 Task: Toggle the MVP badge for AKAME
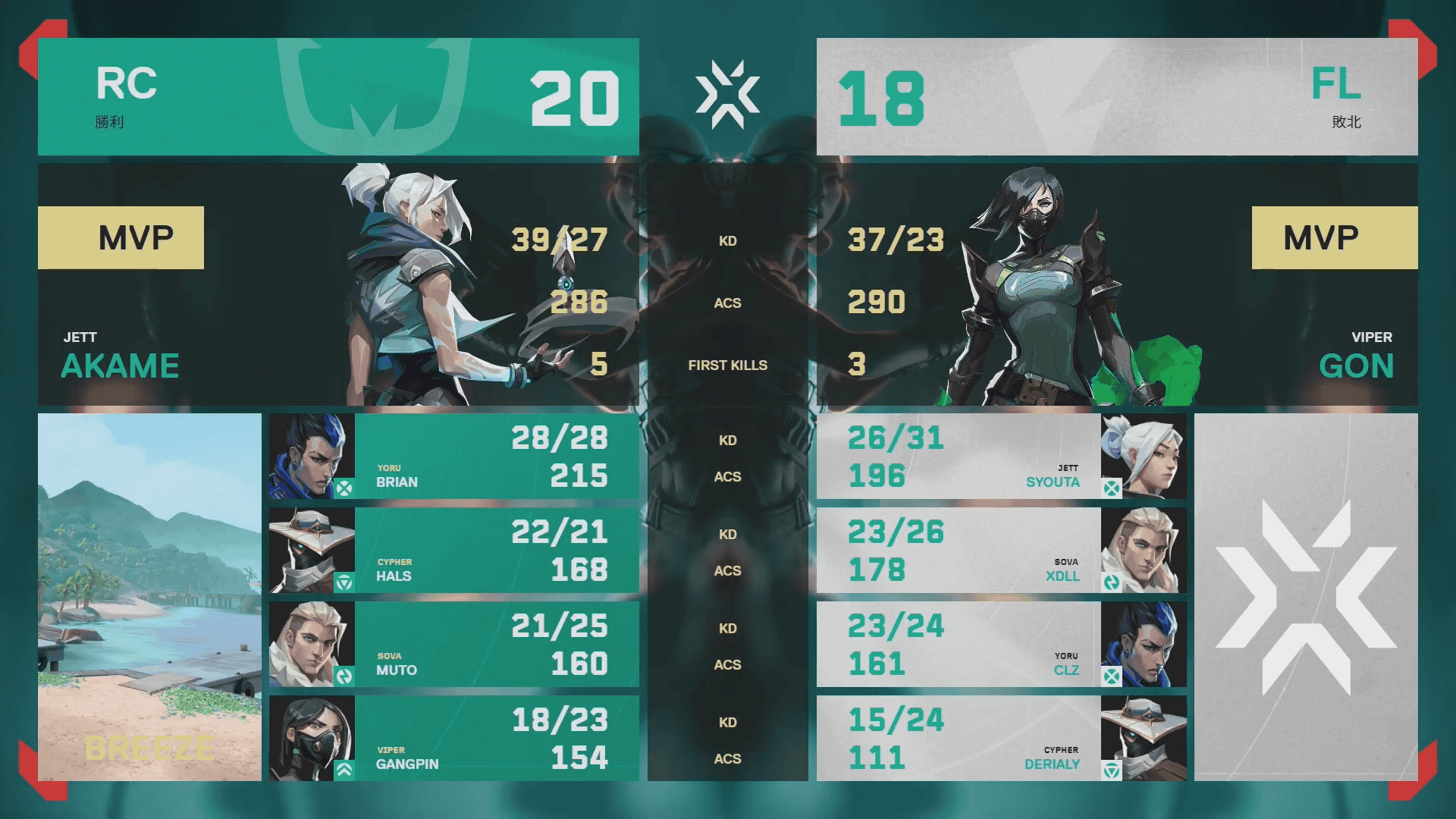click(121, 237)
